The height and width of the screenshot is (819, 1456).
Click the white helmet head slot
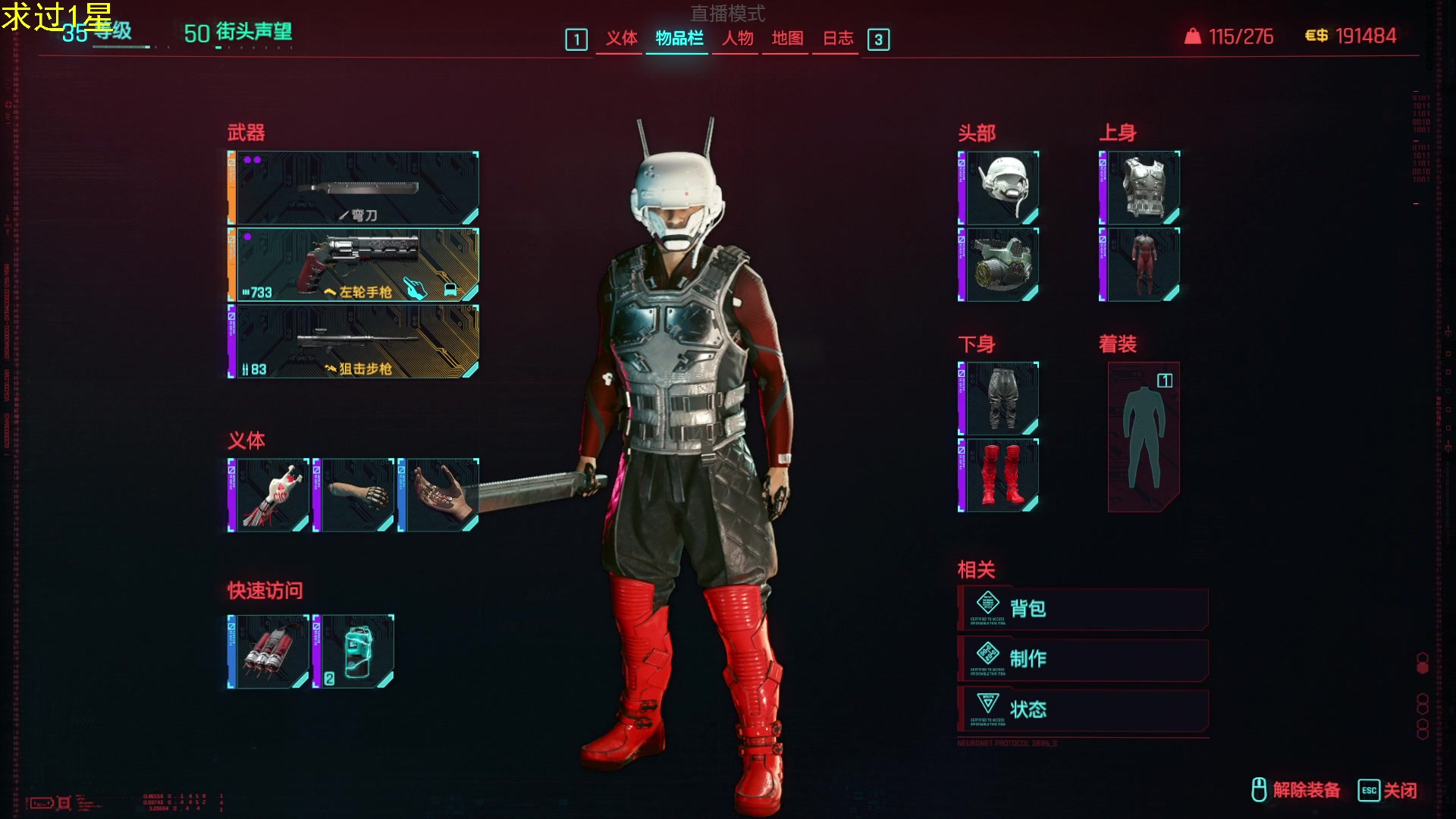(999, 188)
